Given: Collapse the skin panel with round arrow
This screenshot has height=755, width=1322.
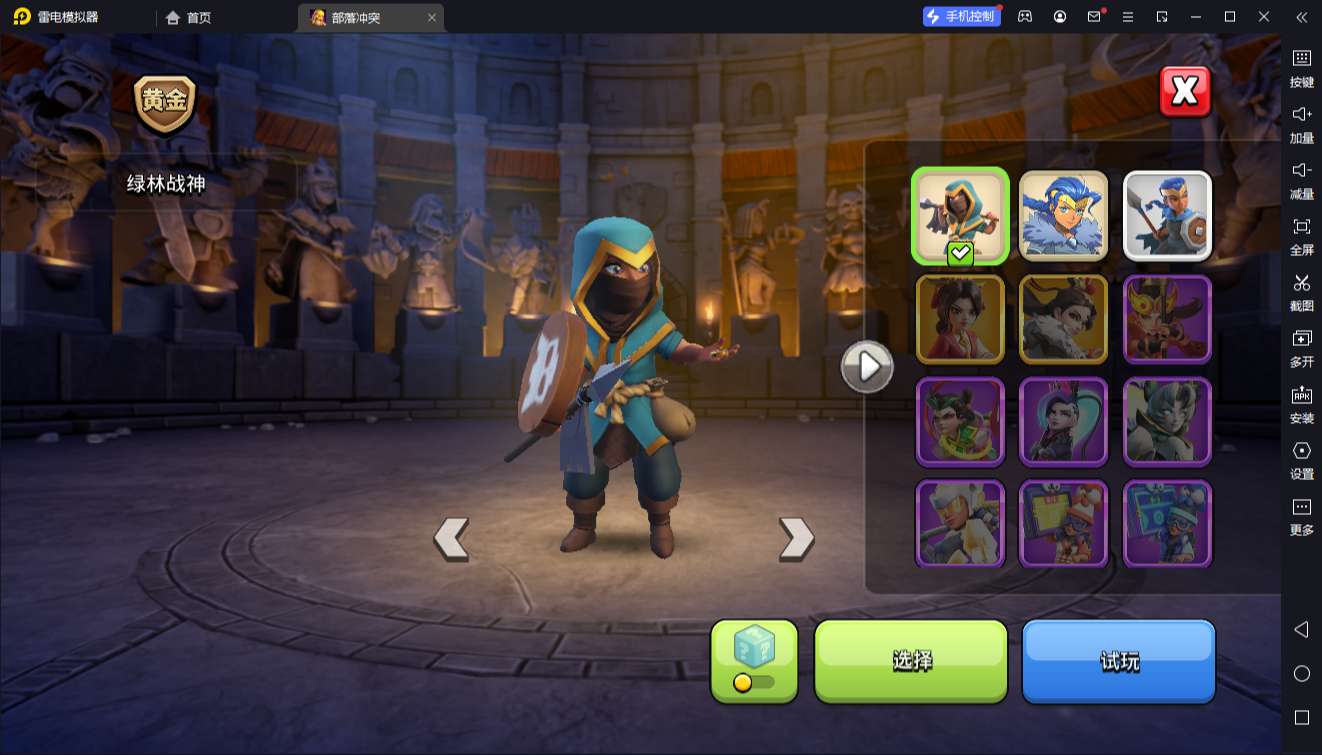Looking at the screenshot, I should (x=867, y=367).
